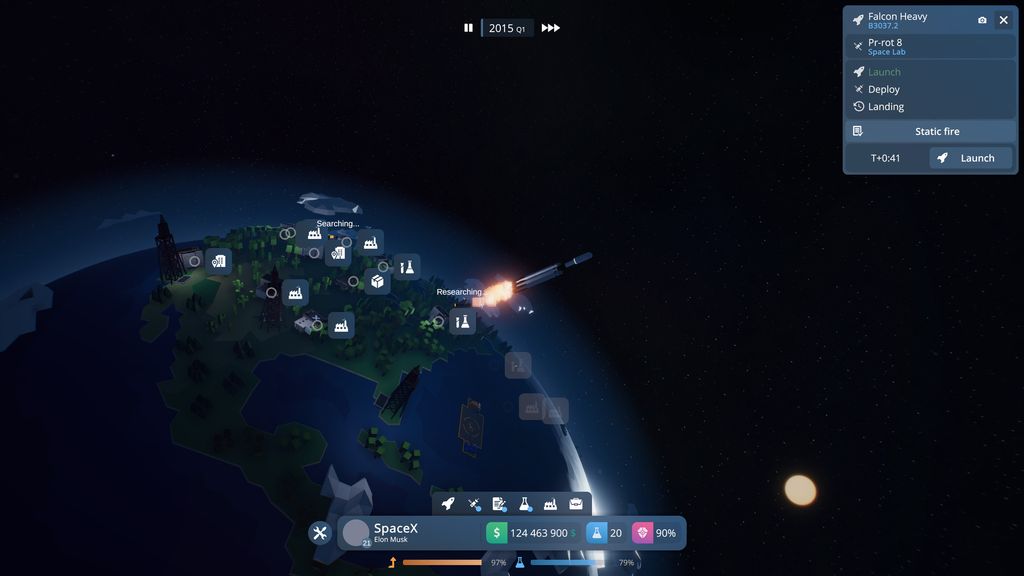This screenshot has width=1024, height=576.
Task: Select the lab building marked Researching
Action: (x=462, y=321)
